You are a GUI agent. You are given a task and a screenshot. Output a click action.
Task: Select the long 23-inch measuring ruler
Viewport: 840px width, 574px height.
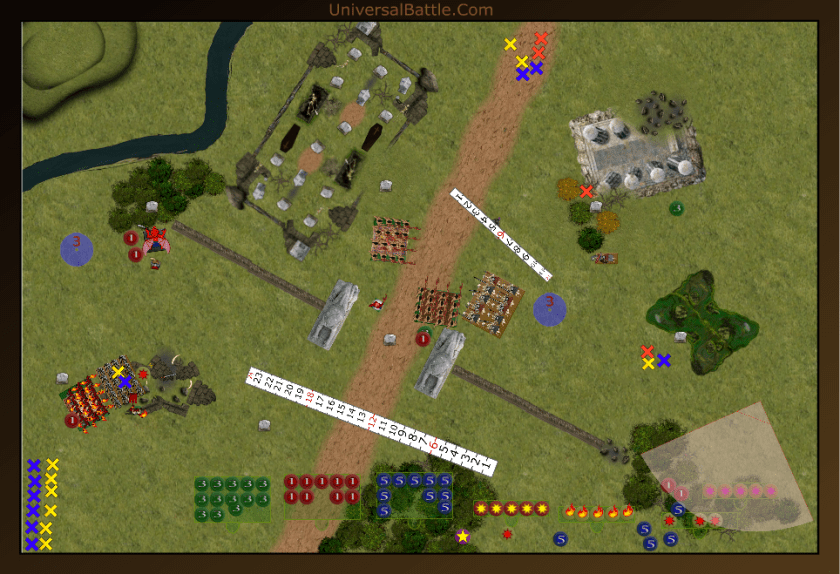[x=370, y=421]
